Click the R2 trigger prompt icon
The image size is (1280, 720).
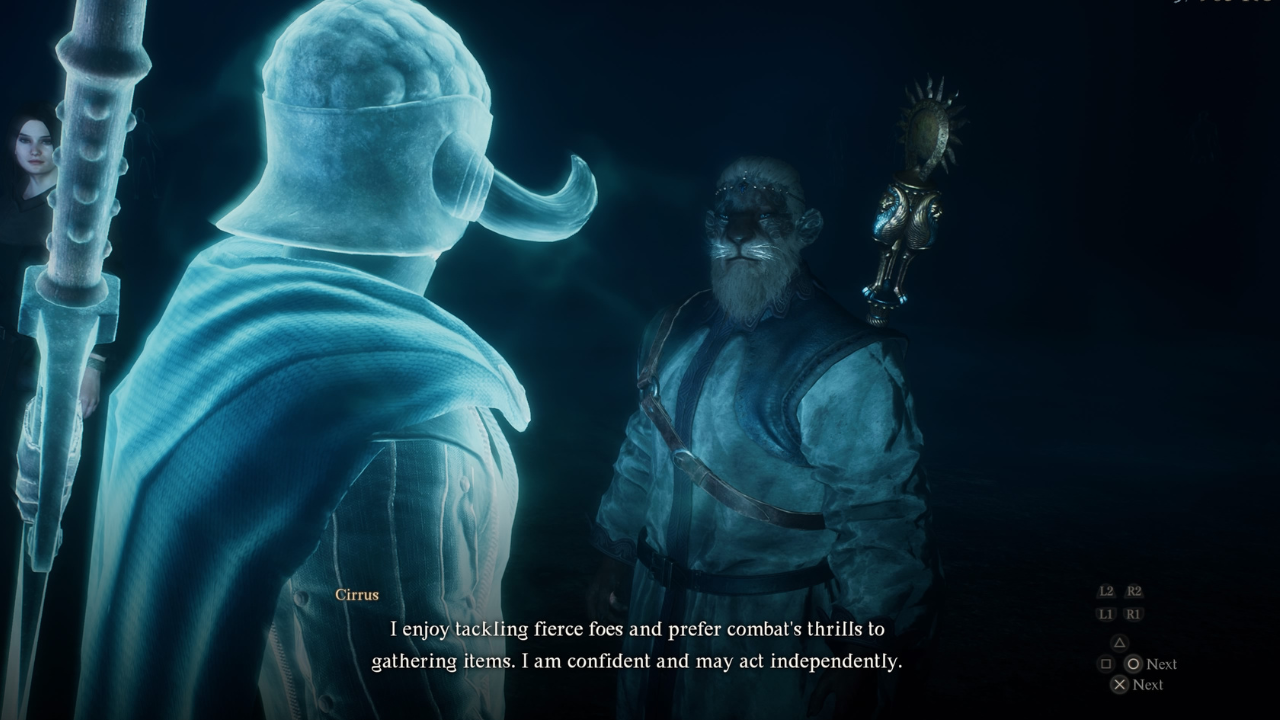pos(1133,592)
